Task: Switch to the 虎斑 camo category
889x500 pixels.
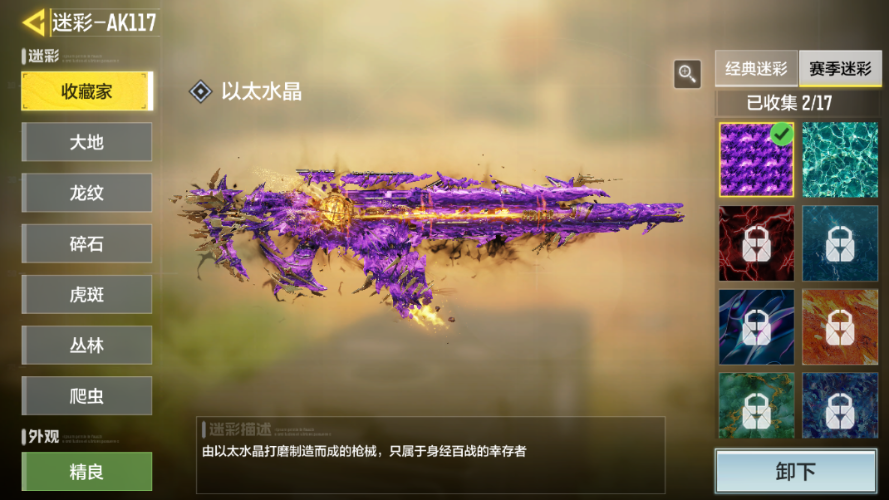Action: click(87, 295)
